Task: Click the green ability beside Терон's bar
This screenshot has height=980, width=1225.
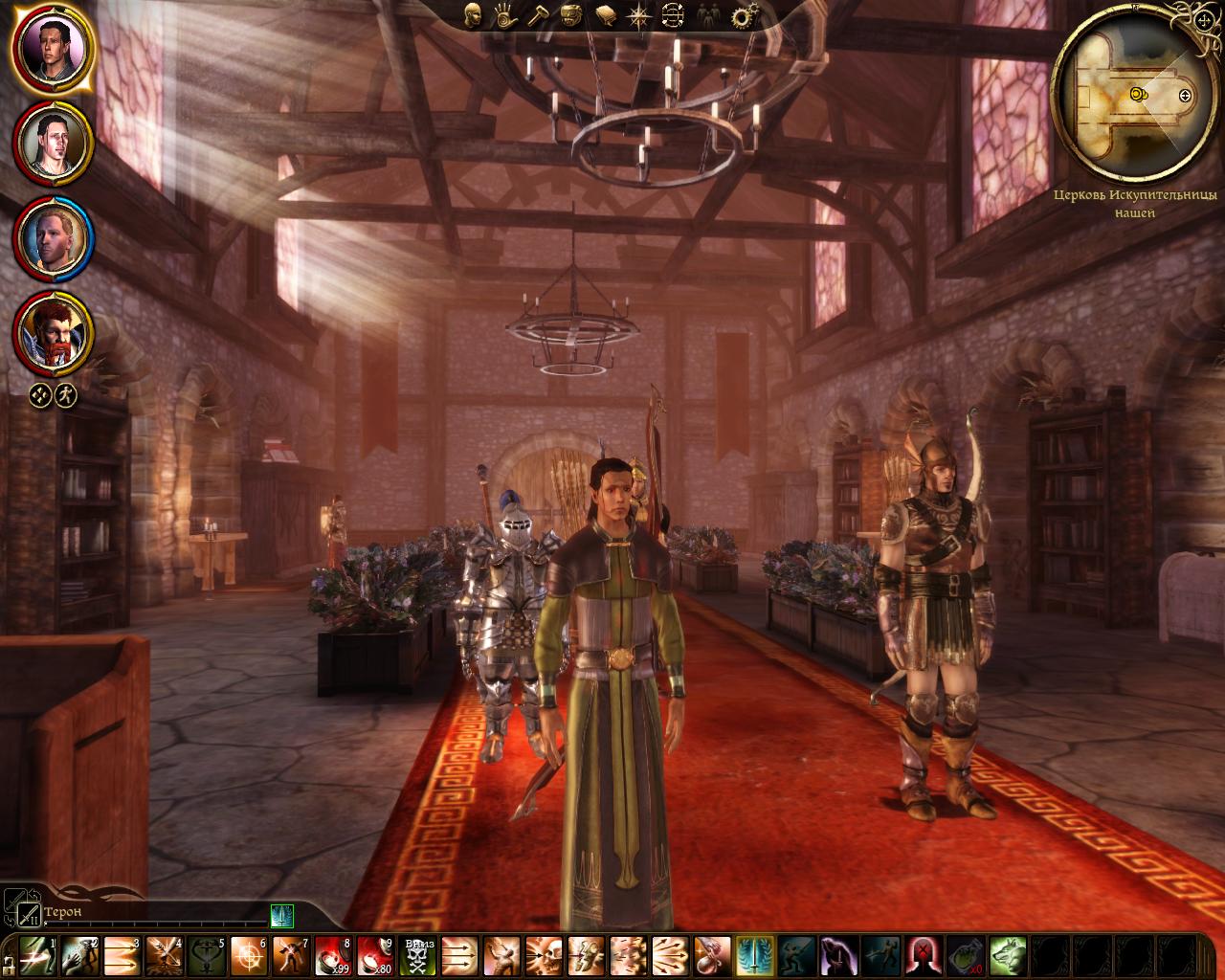Action: pyautogui.click(x=280, y=916)
